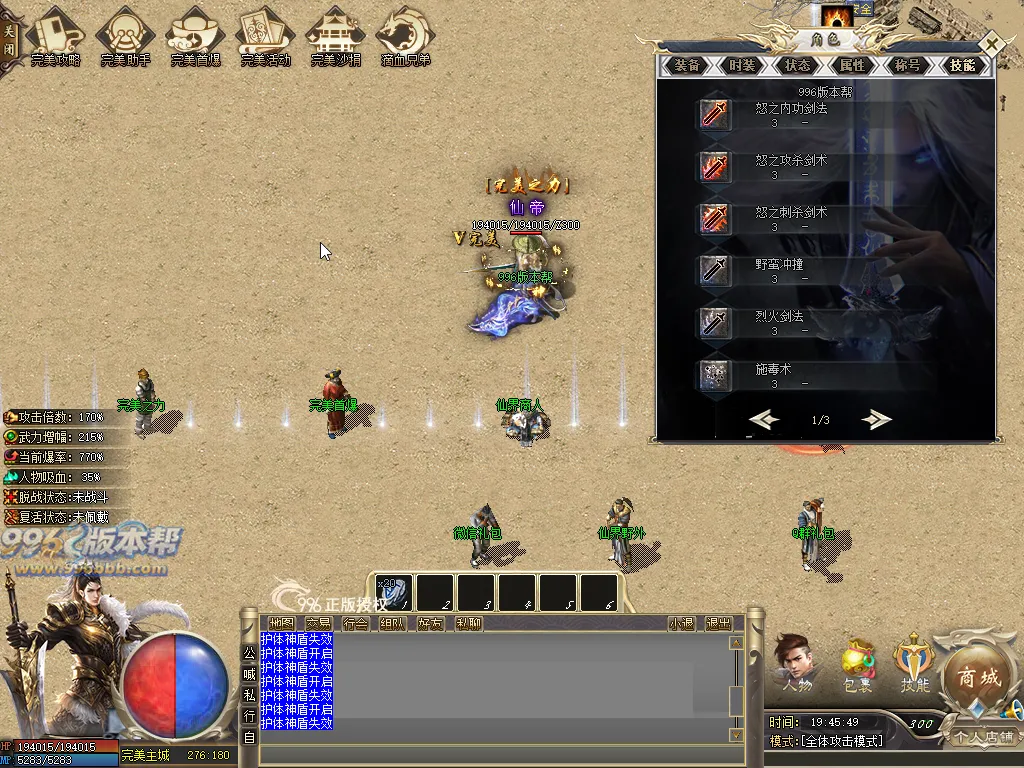Choose the 施毒术 skill icon
Viewport: 1024px width, 768px height.
coord(714,374)
